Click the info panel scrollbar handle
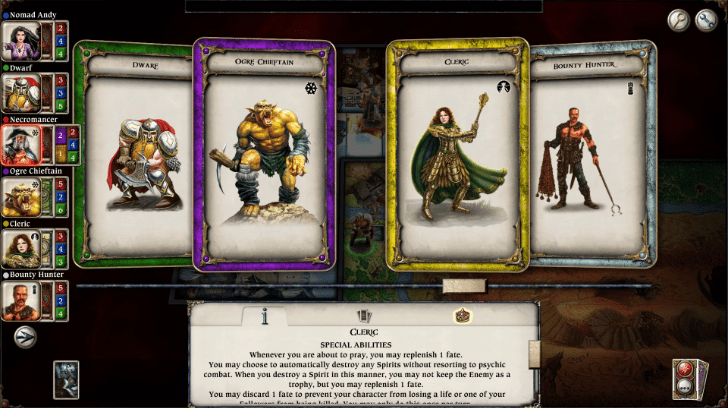 coord(534,352)
